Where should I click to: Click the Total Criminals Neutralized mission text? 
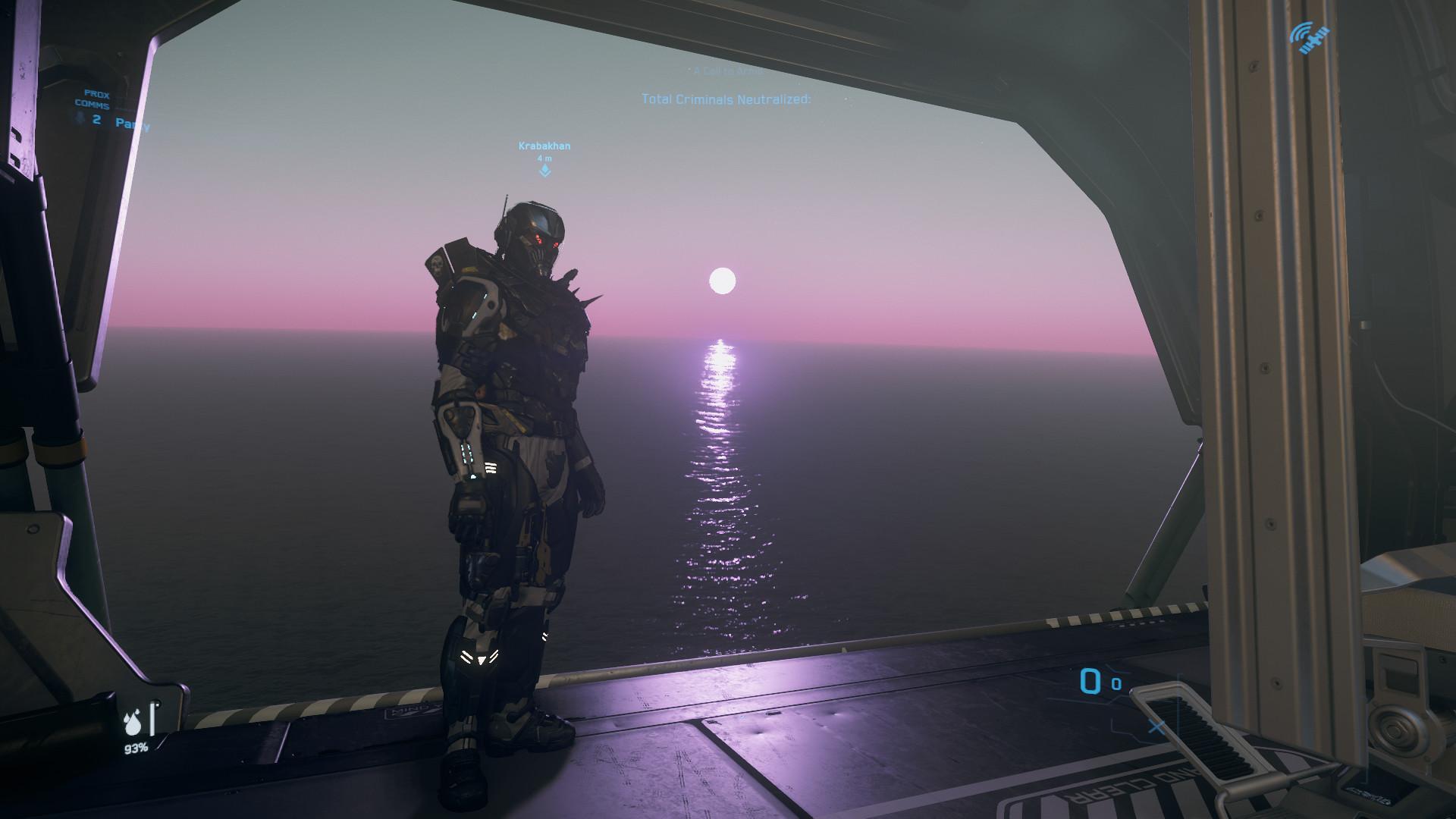(726, 97)
